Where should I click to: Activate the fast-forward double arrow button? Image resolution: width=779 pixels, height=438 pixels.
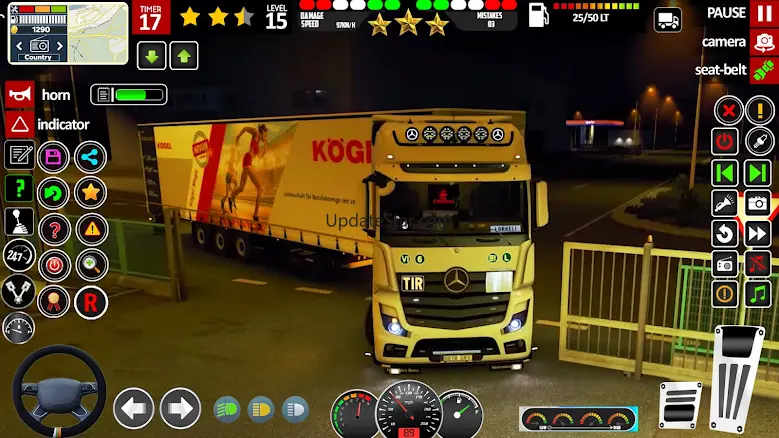758,234
